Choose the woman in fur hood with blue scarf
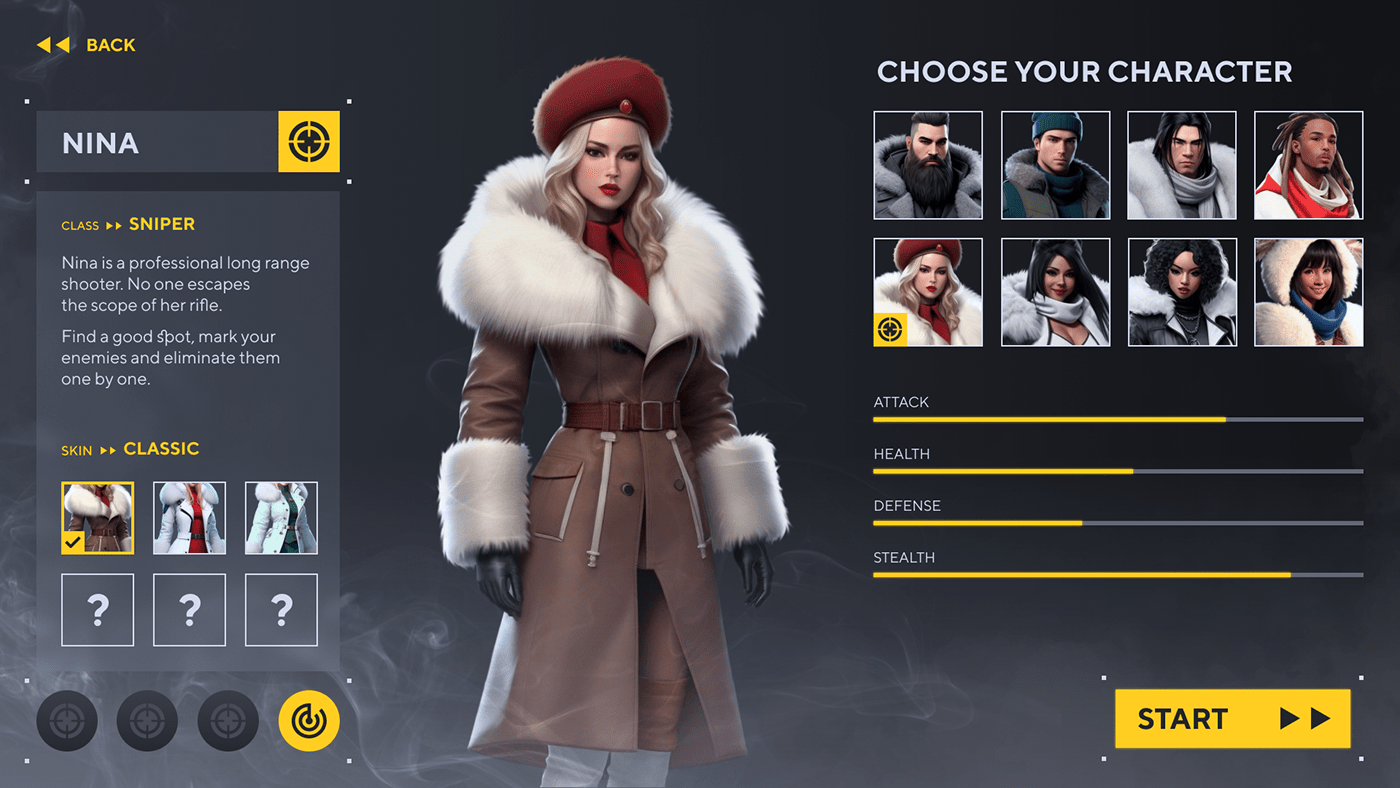The image size is (1400, 788). (x=1308, y=292)
